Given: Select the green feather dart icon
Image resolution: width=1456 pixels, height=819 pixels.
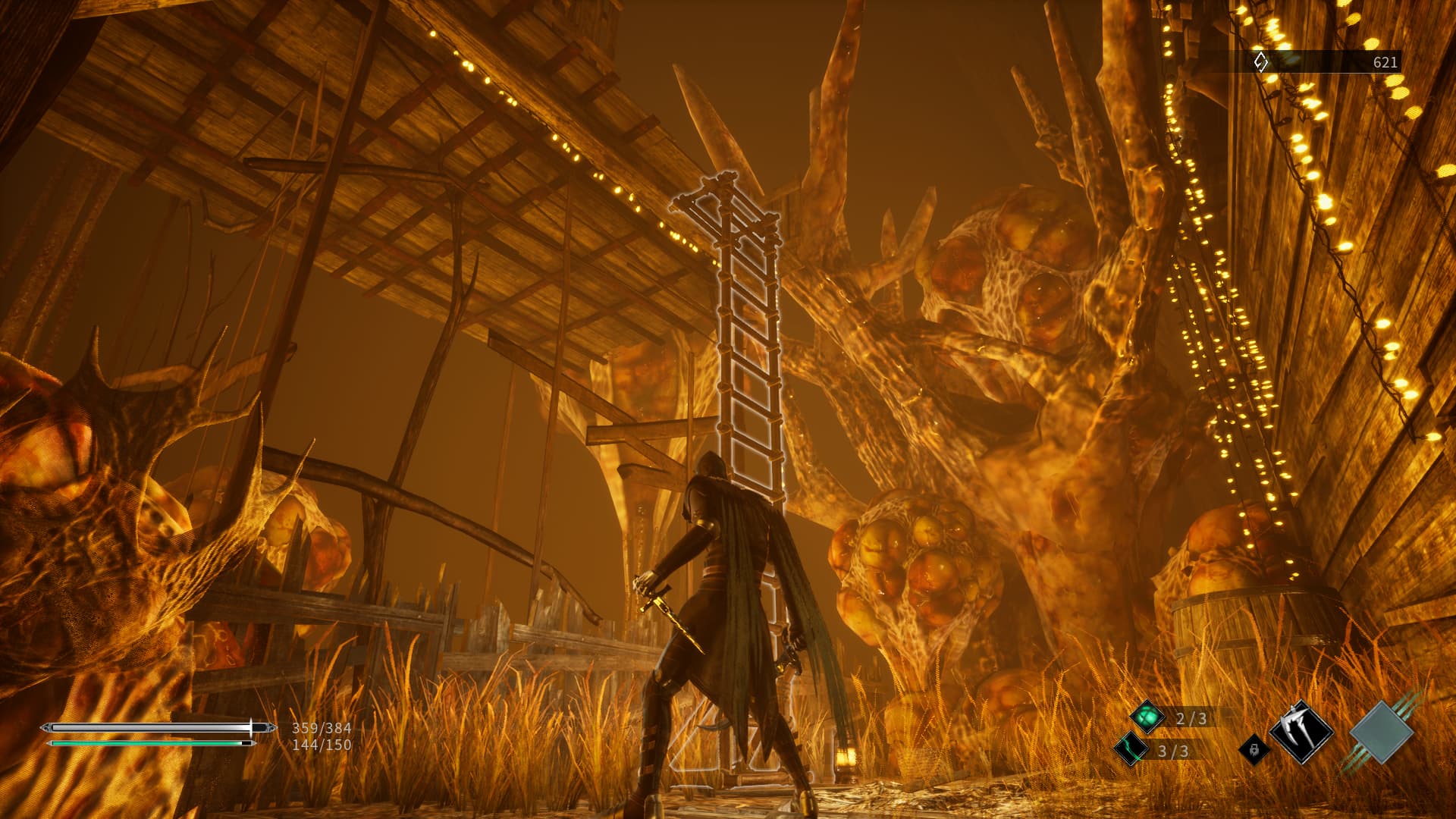Looking at the screenshot, I should 1131,749.
